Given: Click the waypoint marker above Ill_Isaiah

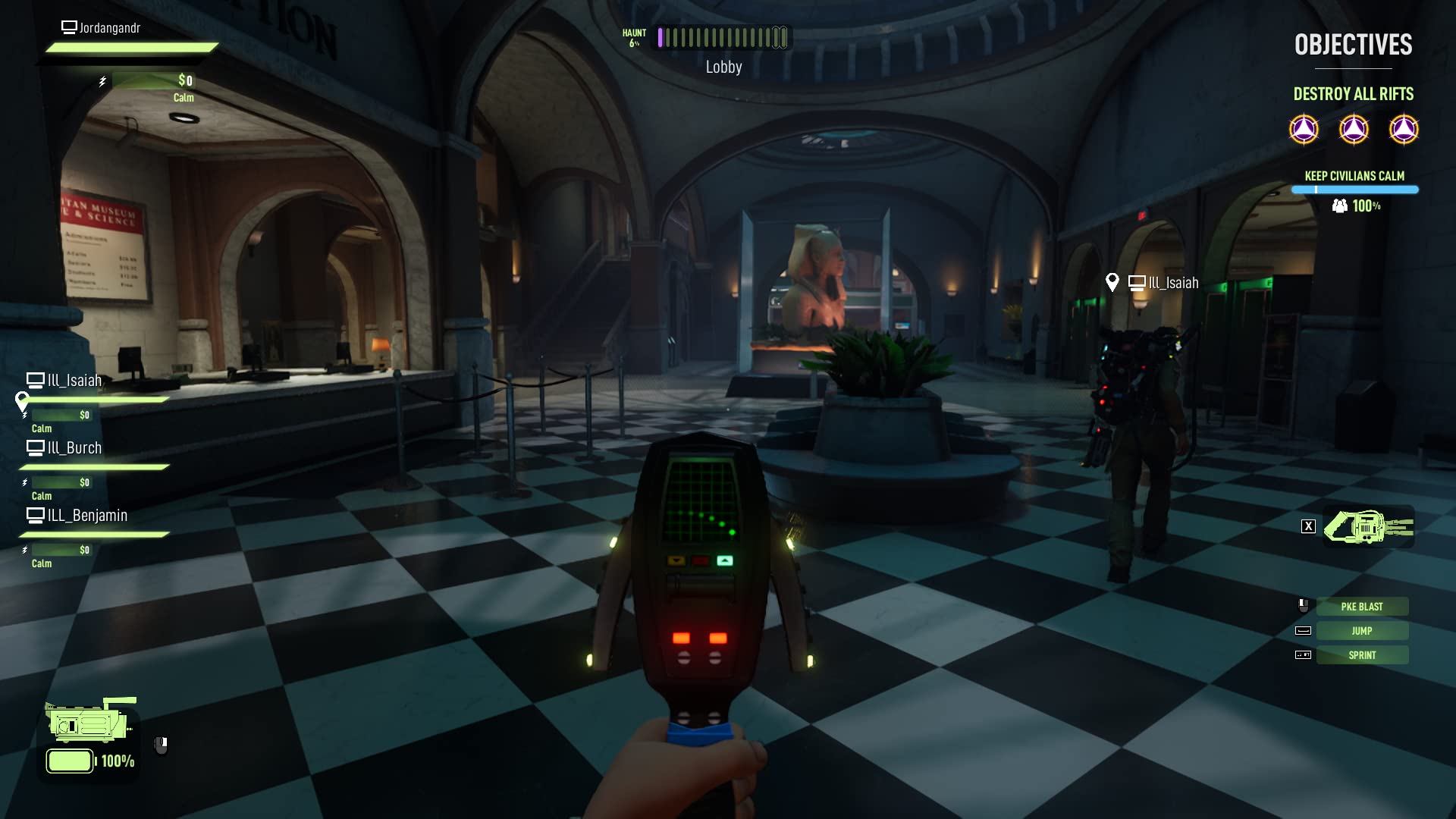Looking at the screenshot, I should click(x=1112, y=281).
